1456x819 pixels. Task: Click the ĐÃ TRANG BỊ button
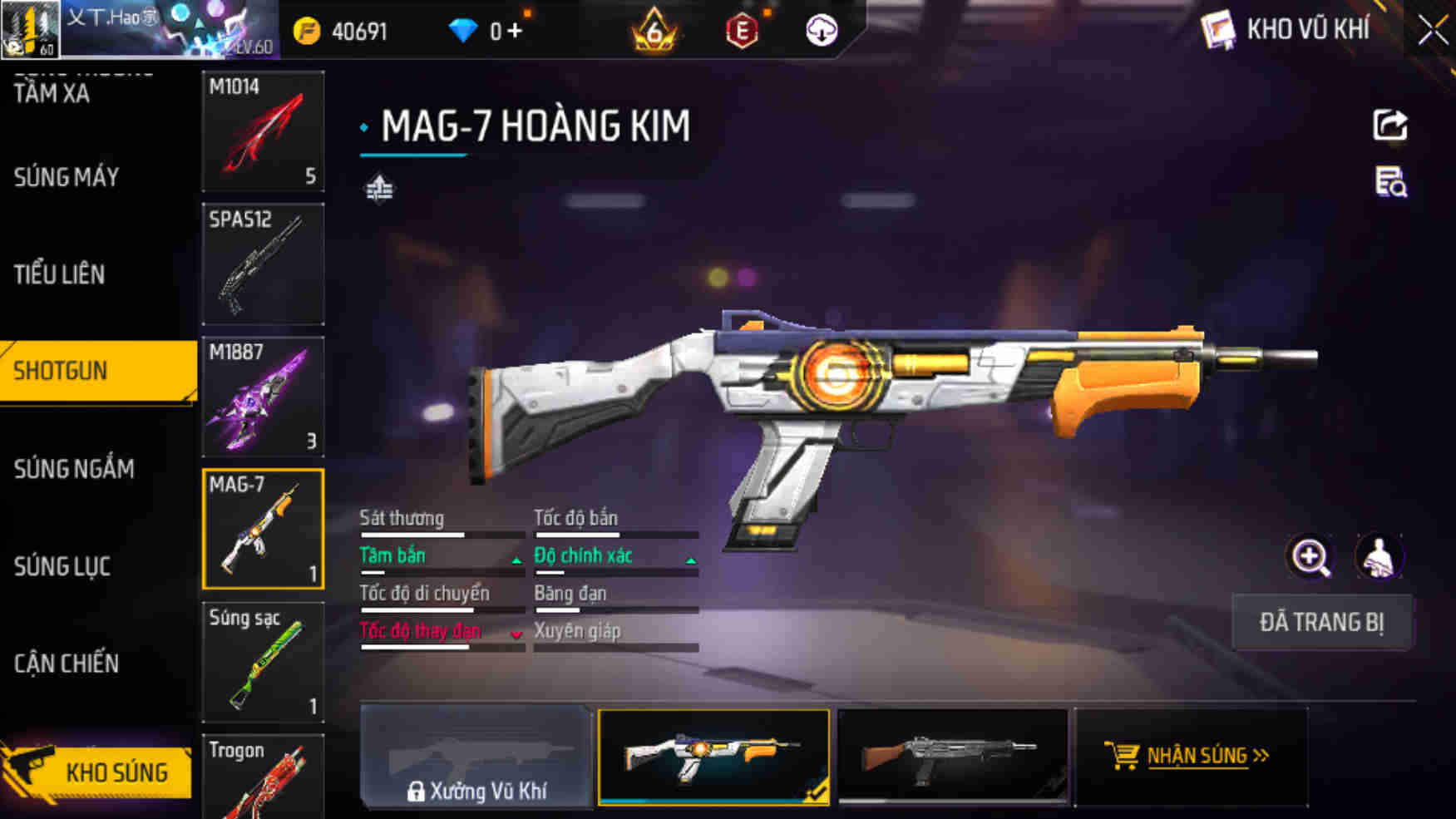1321,622
